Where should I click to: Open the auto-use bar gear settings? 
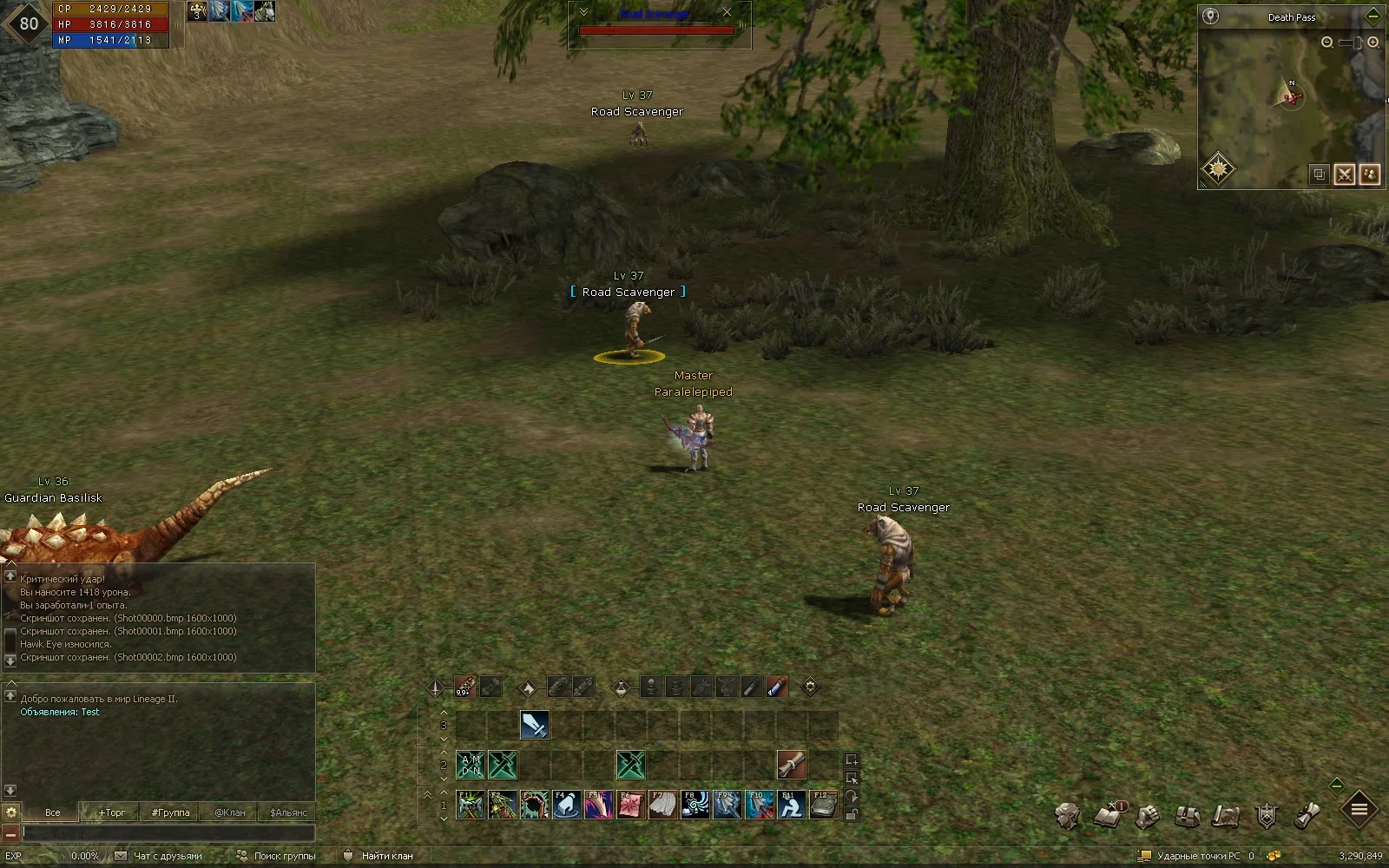(x=810, y=687)
